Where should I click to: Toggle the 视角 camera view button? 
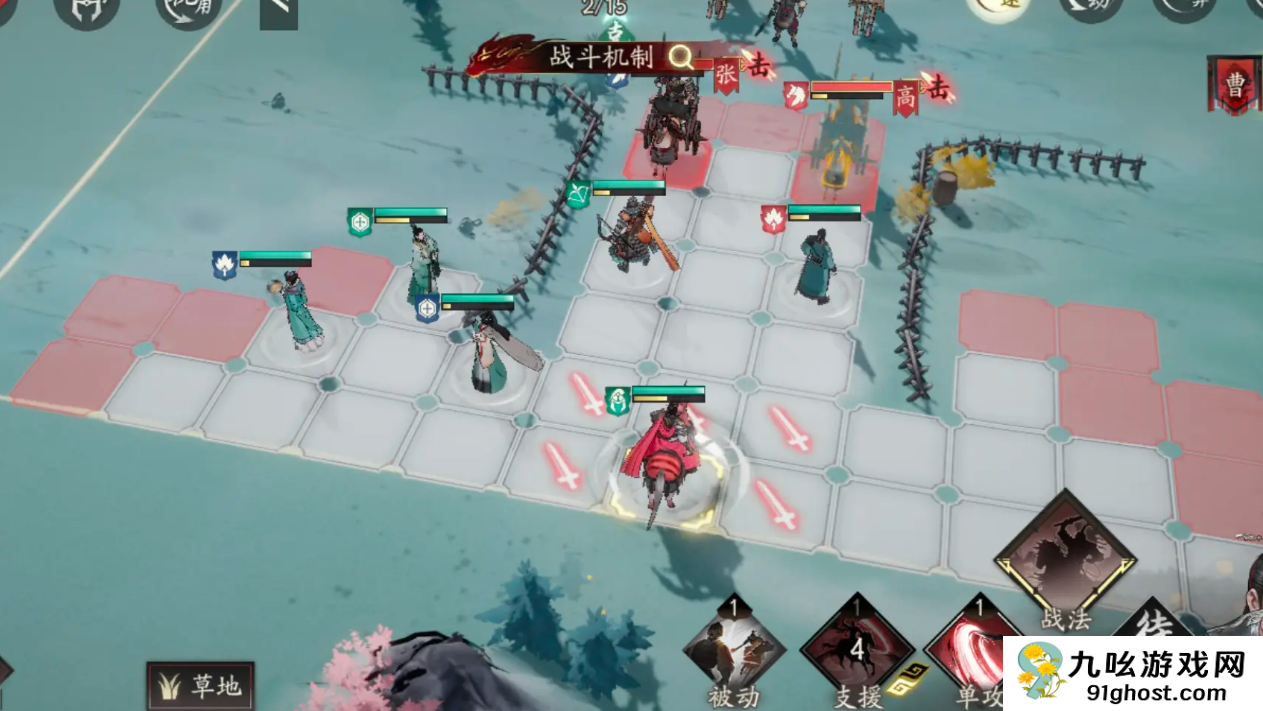click(x=189, y=8)
